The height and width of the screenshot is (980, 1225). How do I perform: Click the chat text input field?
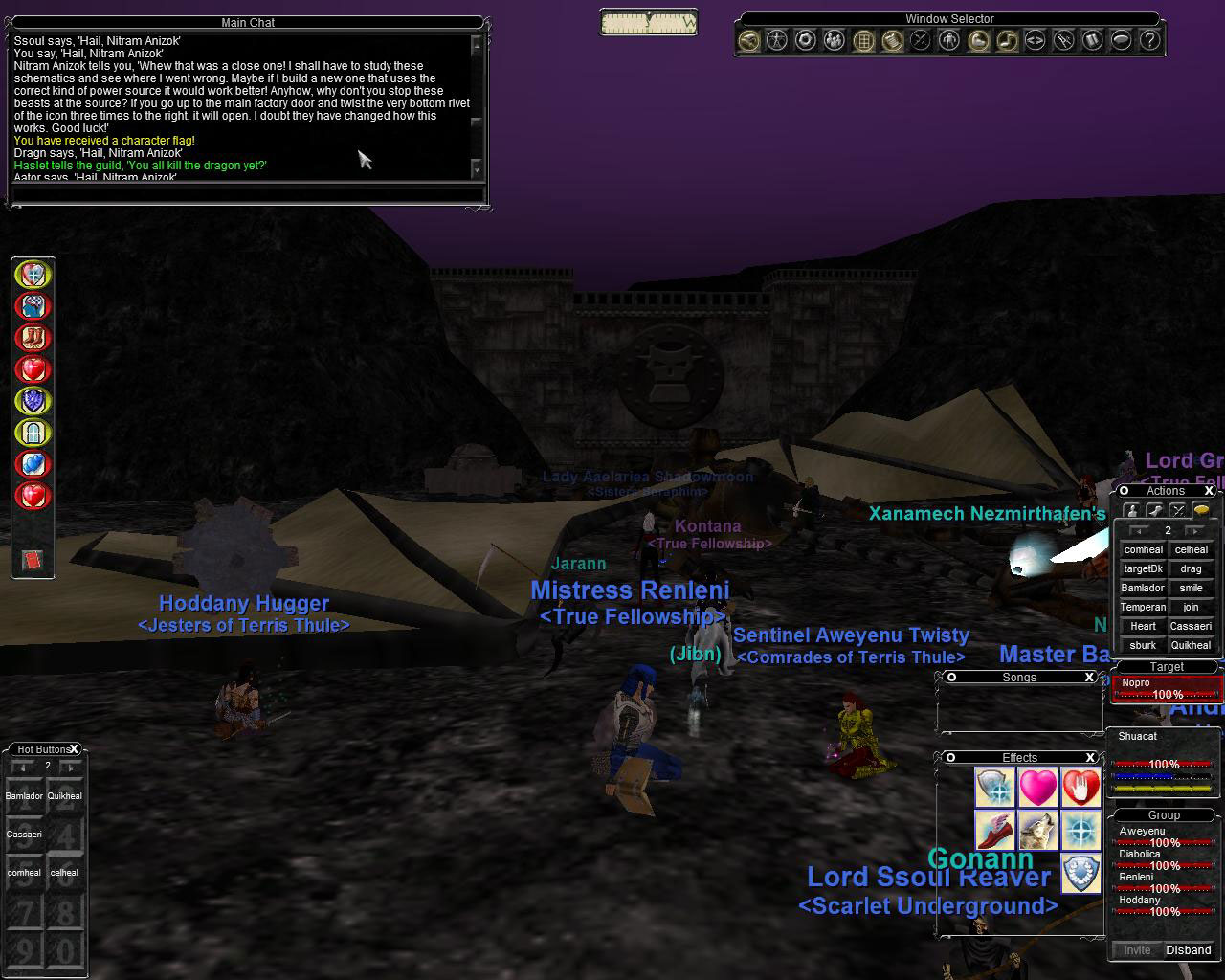click(x=247, y=194)
